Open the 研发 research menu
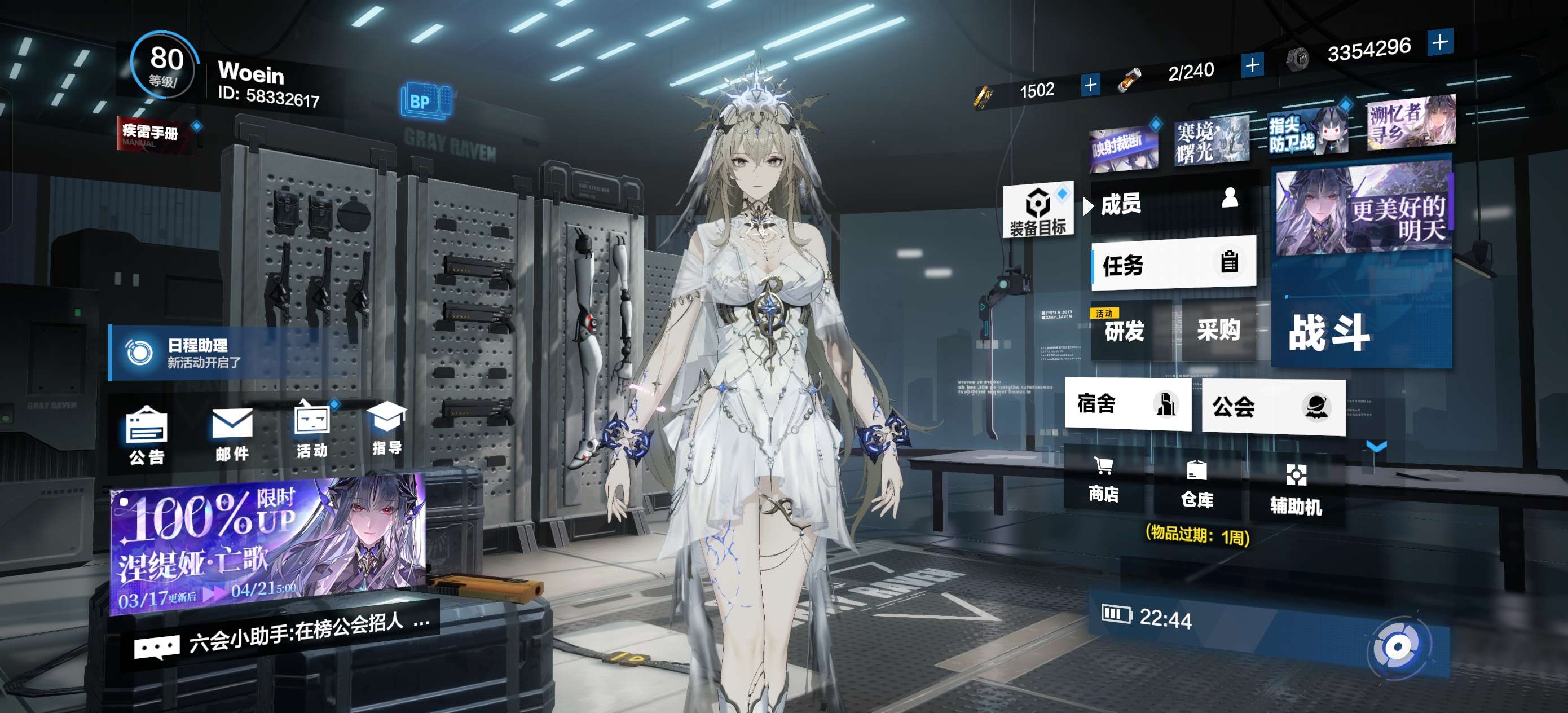The height and width of the screenshot is (713, 1568). coord(1127,331)
